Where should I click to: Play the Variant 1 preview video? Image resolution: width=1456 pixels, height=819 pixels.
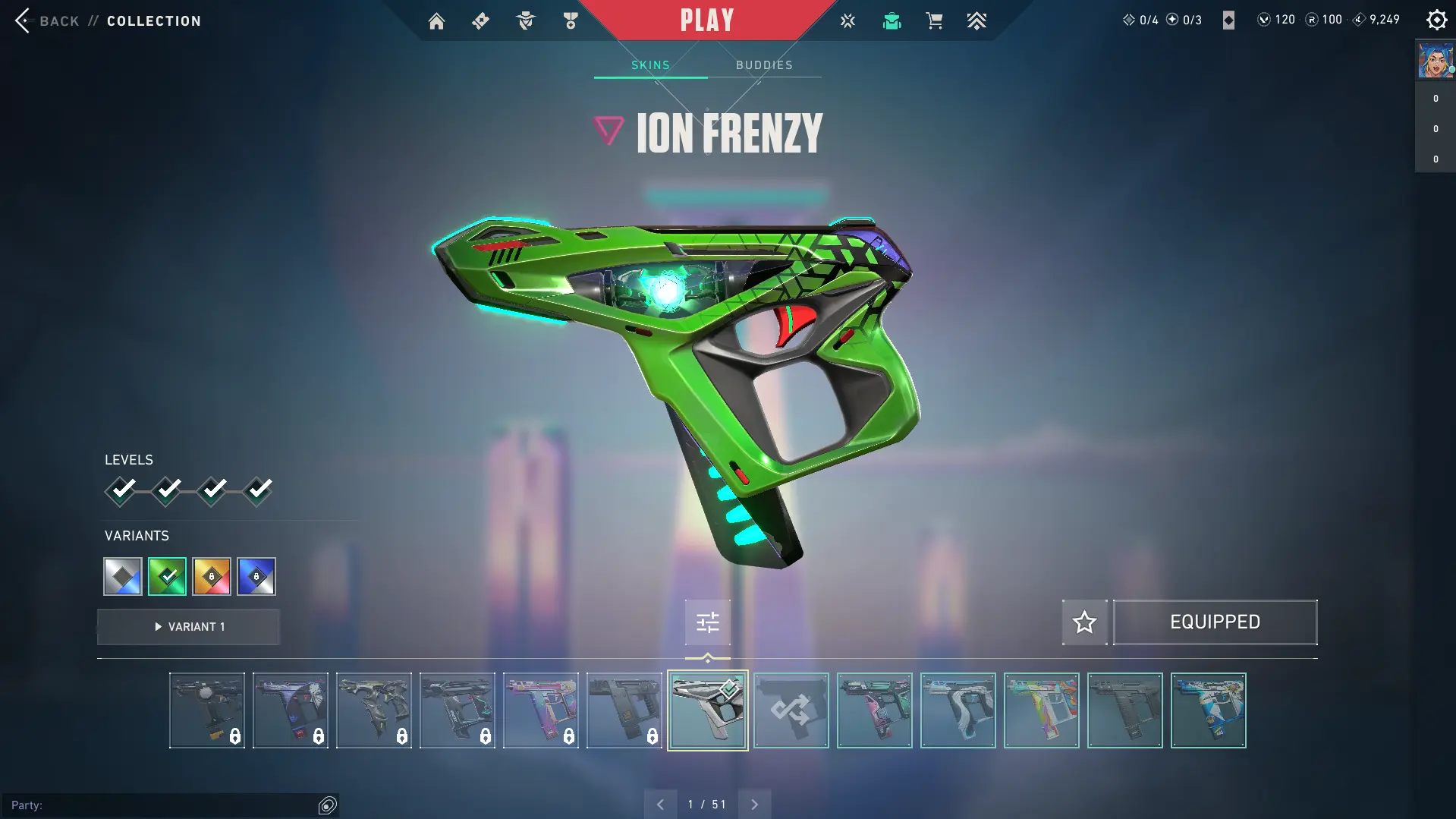189,627
